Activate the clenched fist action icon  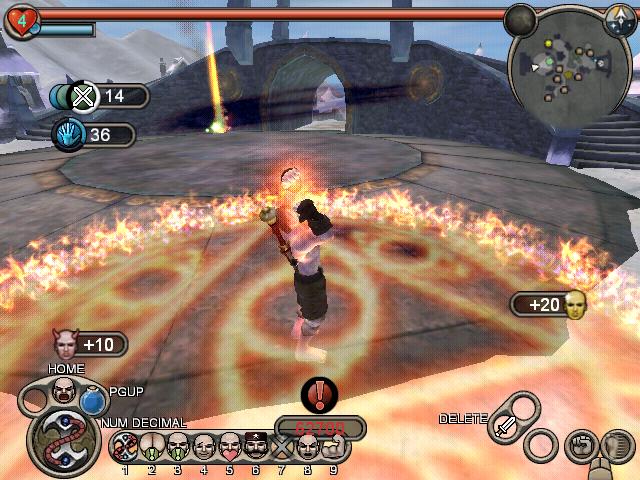[582, 444]
